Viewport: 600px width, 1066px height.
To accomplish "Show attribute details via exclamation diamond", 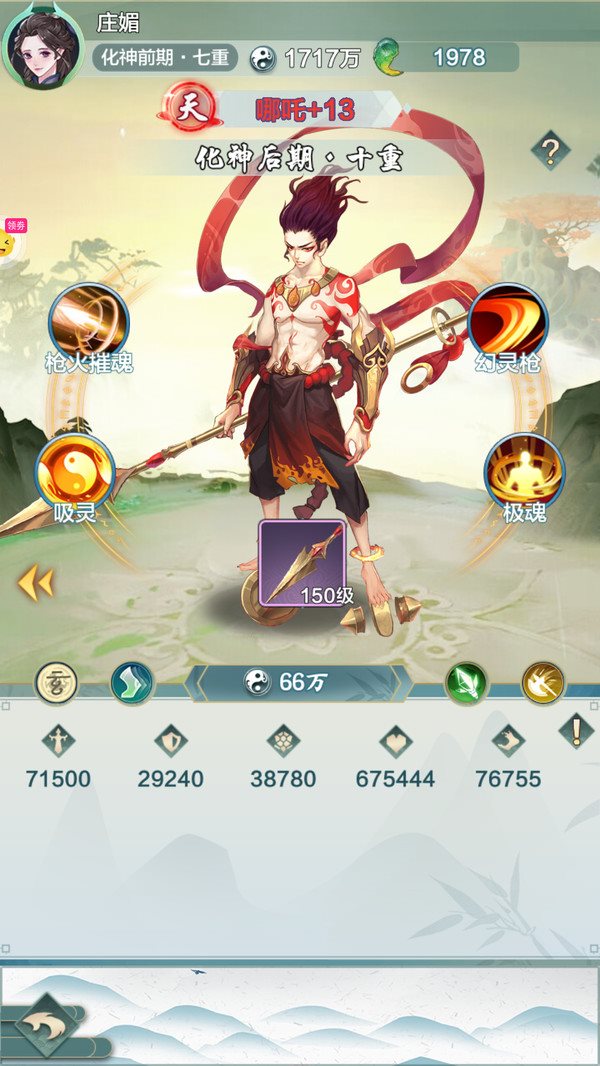I will point(576,731).
